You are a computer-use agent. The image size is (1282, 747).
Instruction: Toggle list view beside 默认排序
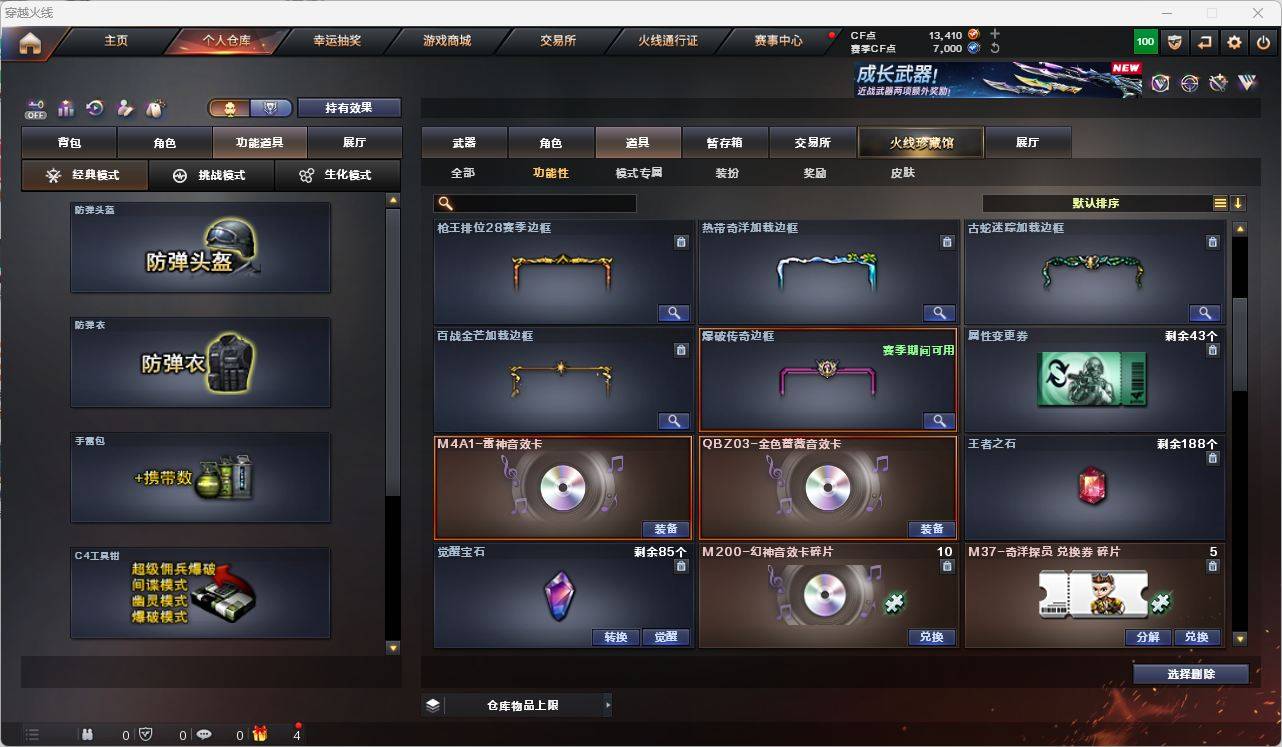click(x=1220, y=203)
